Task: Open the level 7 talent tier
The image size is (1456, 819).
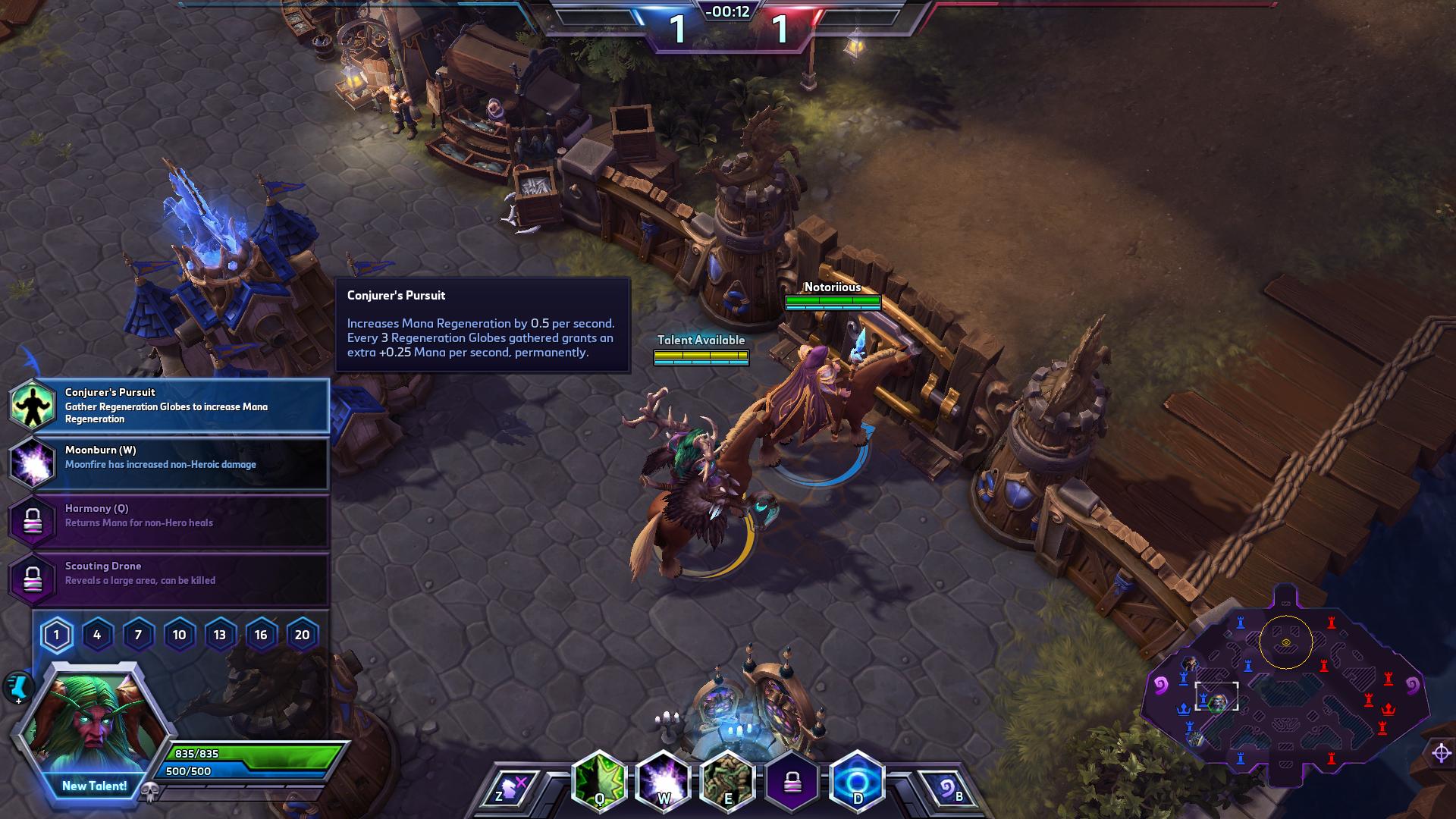Action: click(138, 635)
